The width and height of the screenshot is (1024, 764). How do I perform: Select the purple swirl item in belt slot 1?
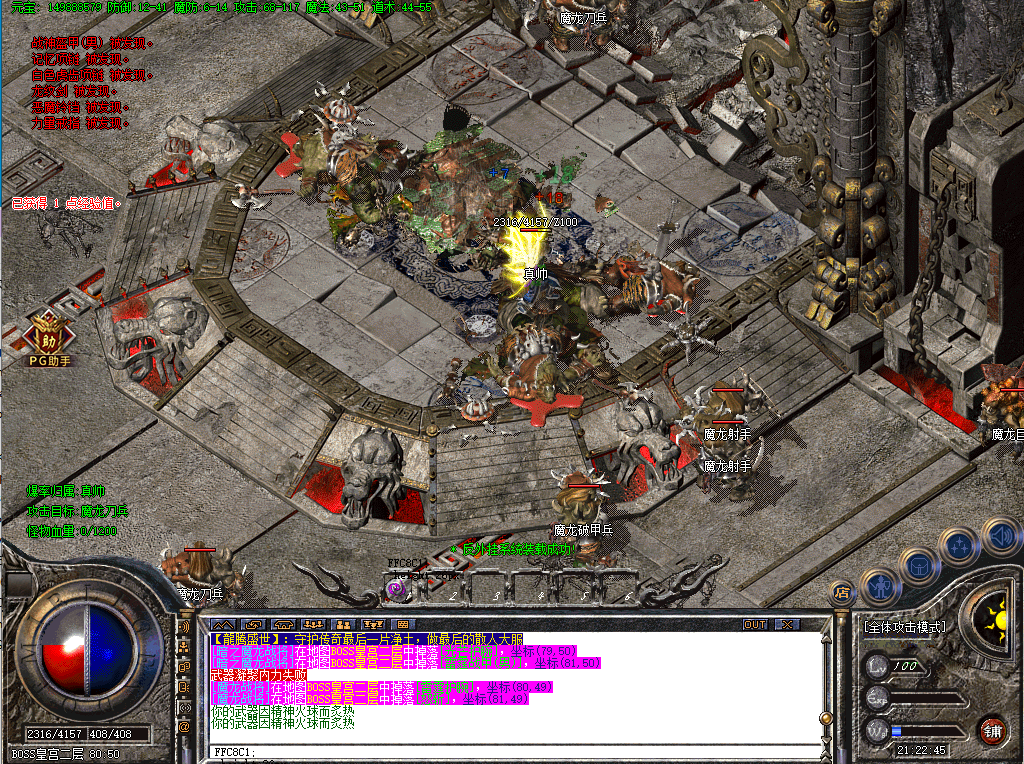tap(396, 590)
